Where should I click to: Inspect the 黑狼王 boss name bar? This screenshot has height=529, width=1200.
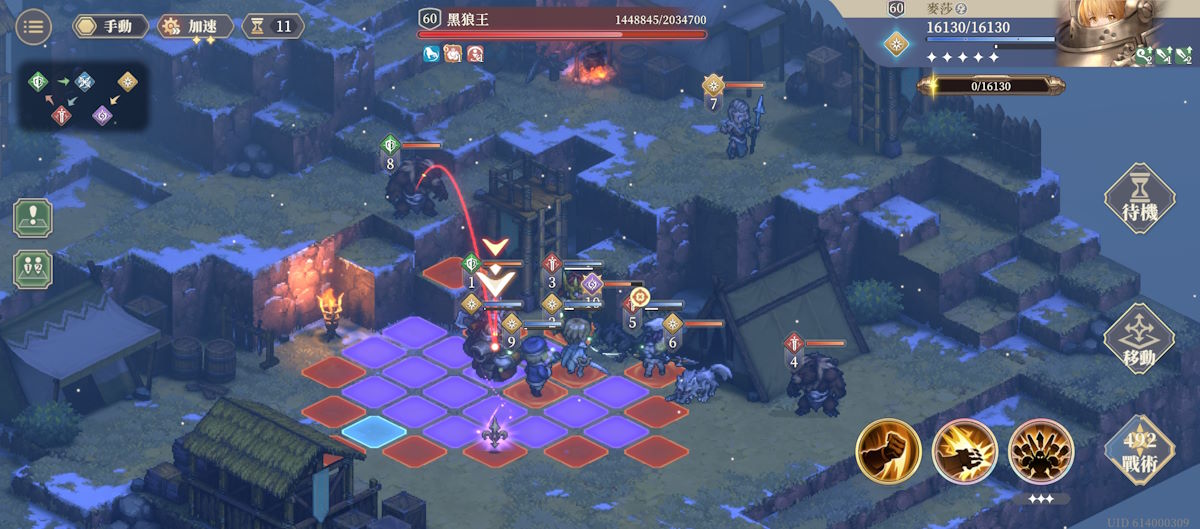[562, 19]
